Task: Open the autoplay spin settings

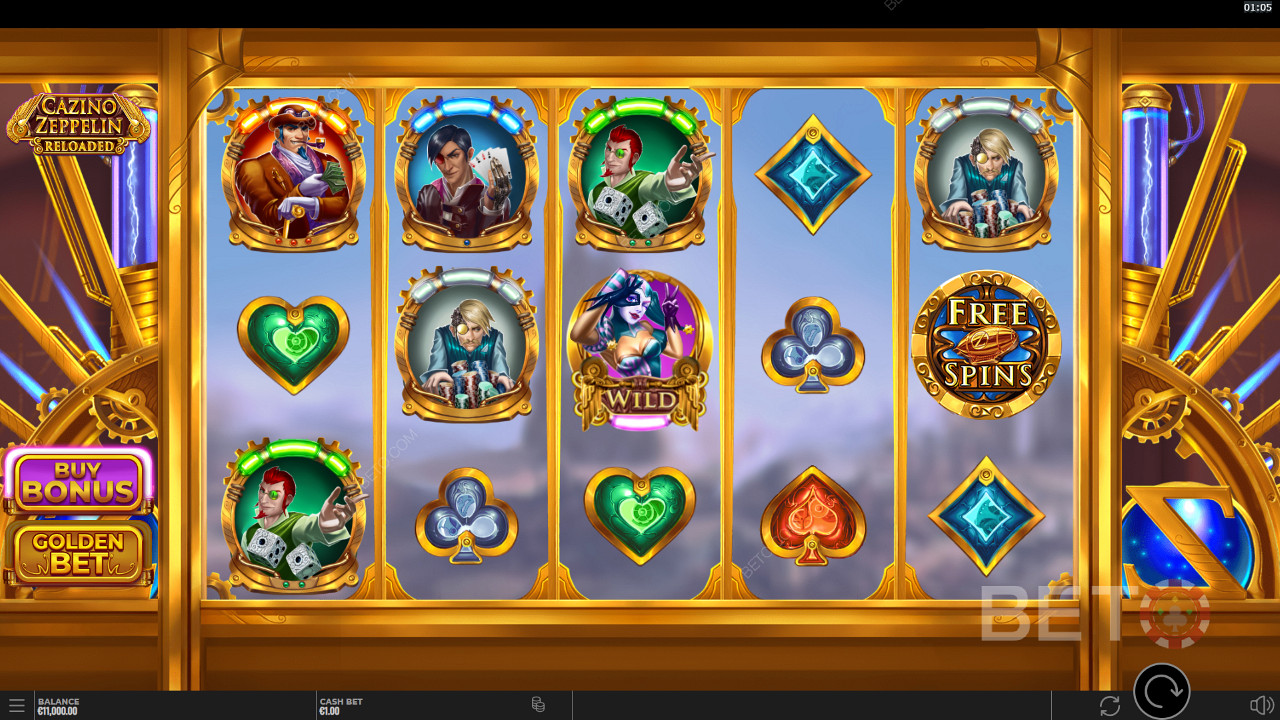Action: (x=1109, y=706)
